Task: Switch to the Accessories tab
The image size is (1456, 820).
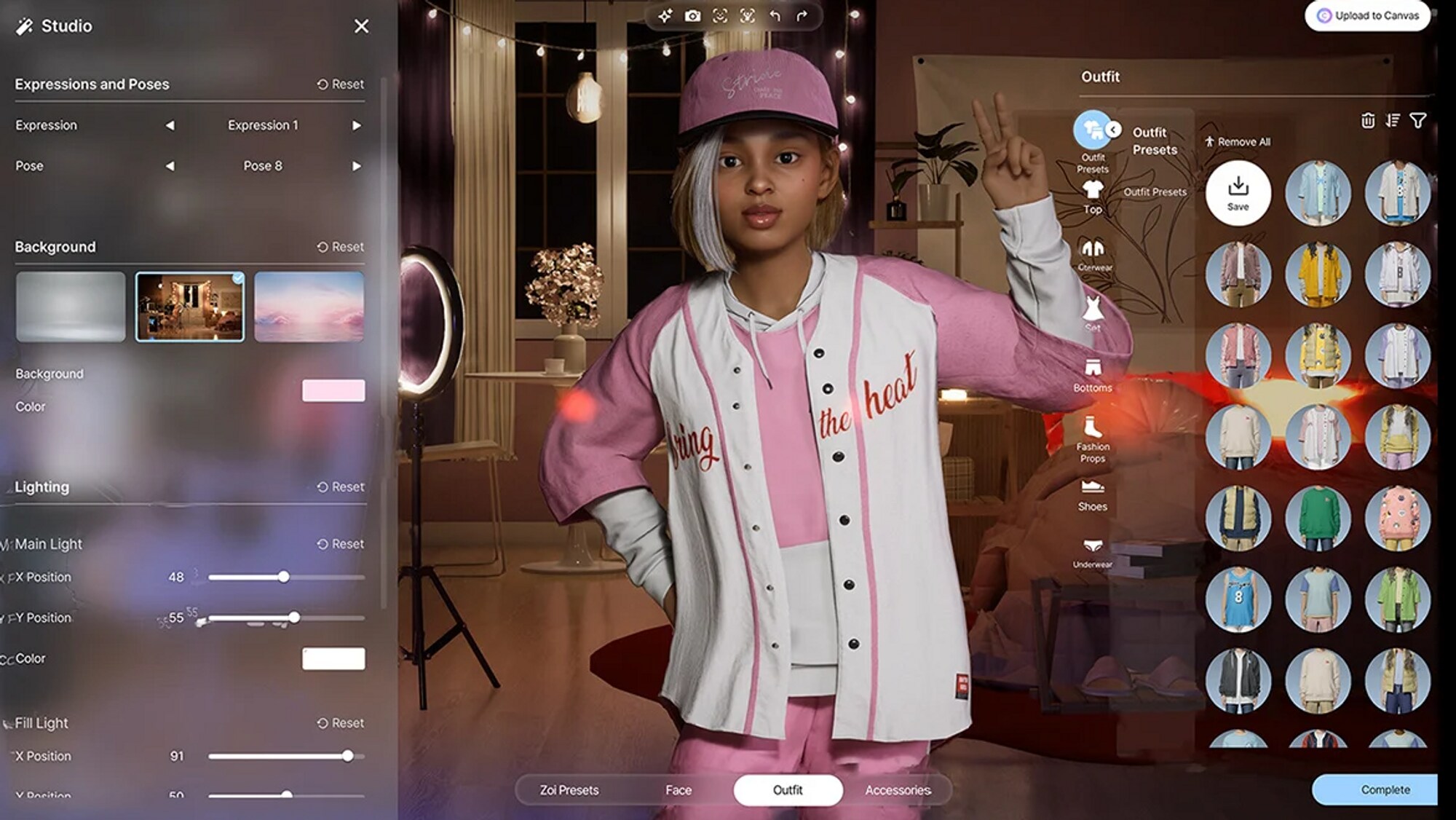Action: 898,790
